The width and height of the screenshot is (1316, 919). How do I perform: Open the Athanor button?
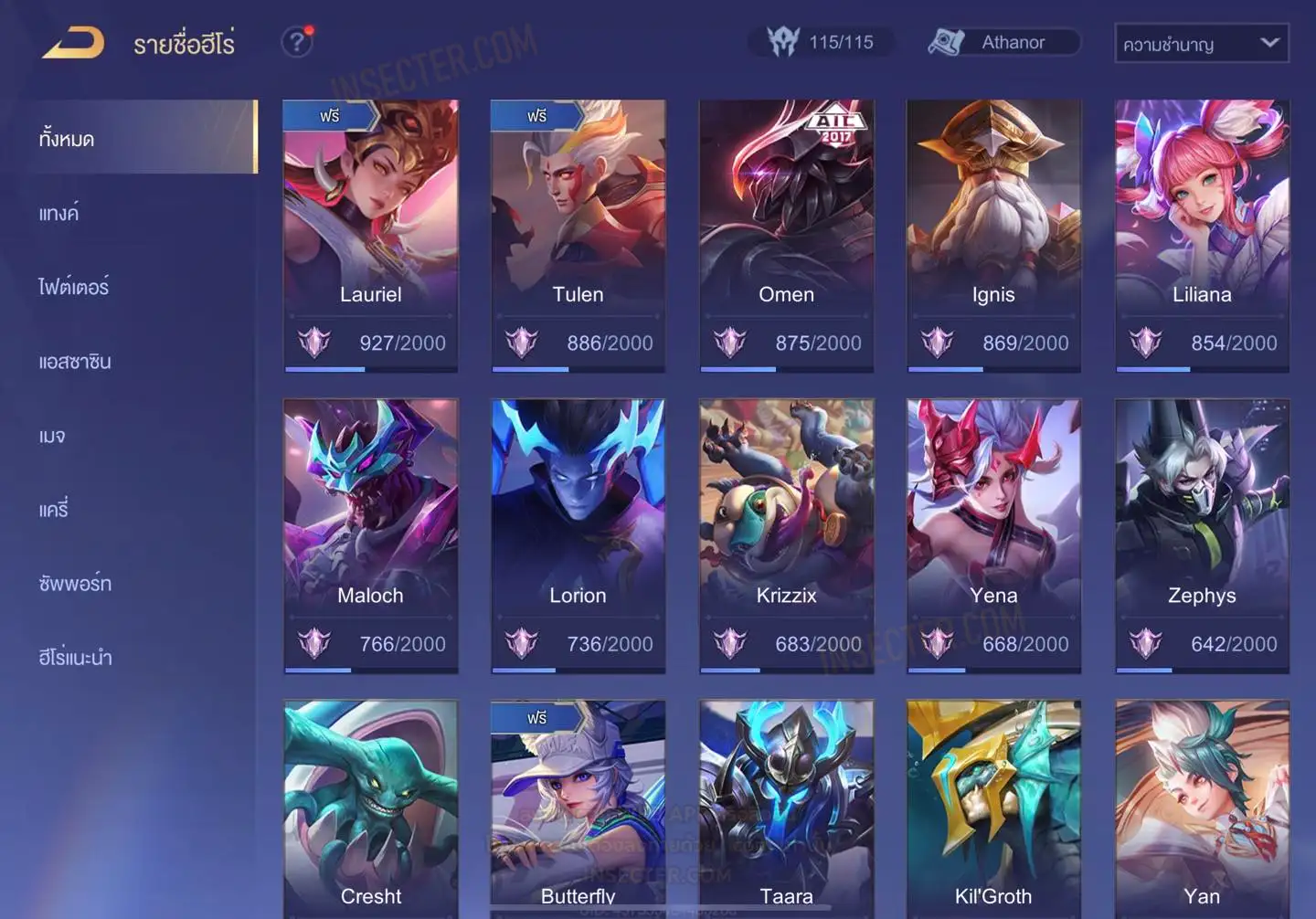coord(1003,42)
